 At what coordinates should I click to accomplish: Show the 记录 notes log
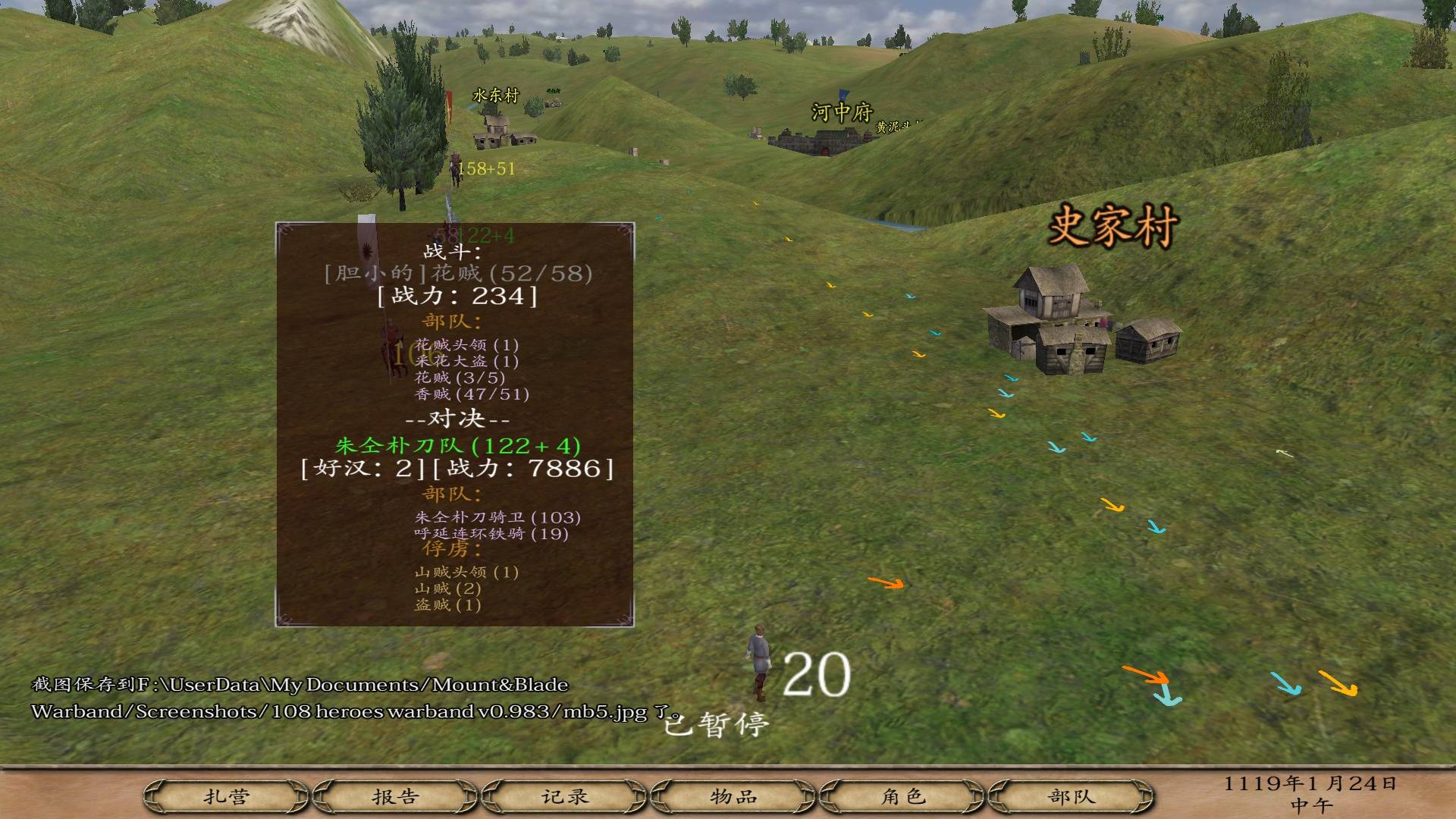(565, 797)
